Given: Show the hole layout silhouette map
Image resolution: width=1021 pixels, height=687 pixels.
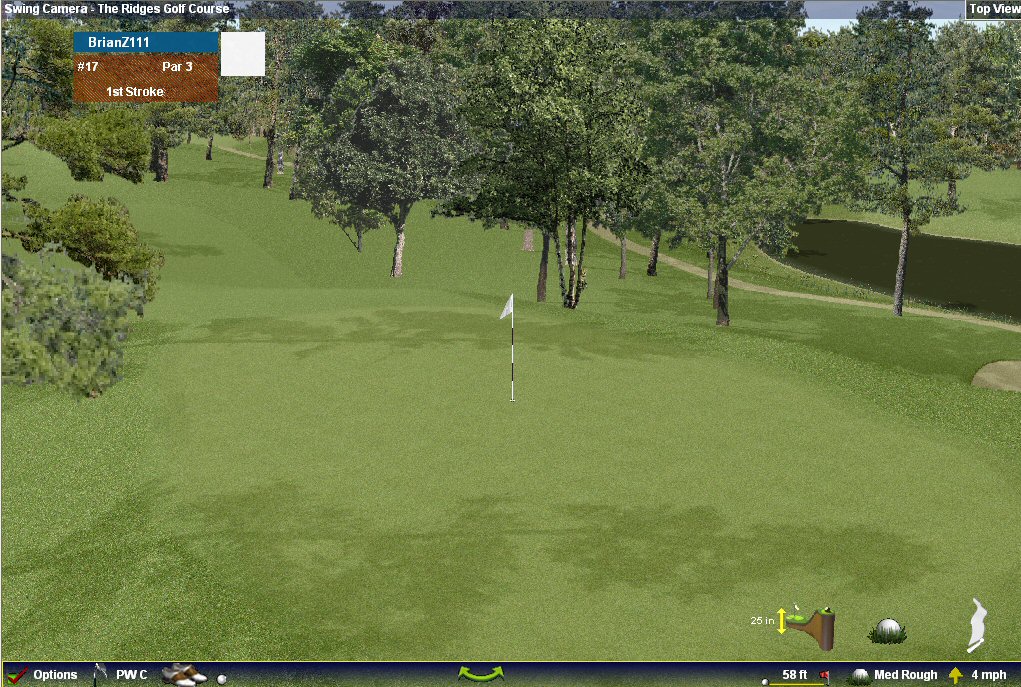Looking at the screenshot, I should coord(978,624).
